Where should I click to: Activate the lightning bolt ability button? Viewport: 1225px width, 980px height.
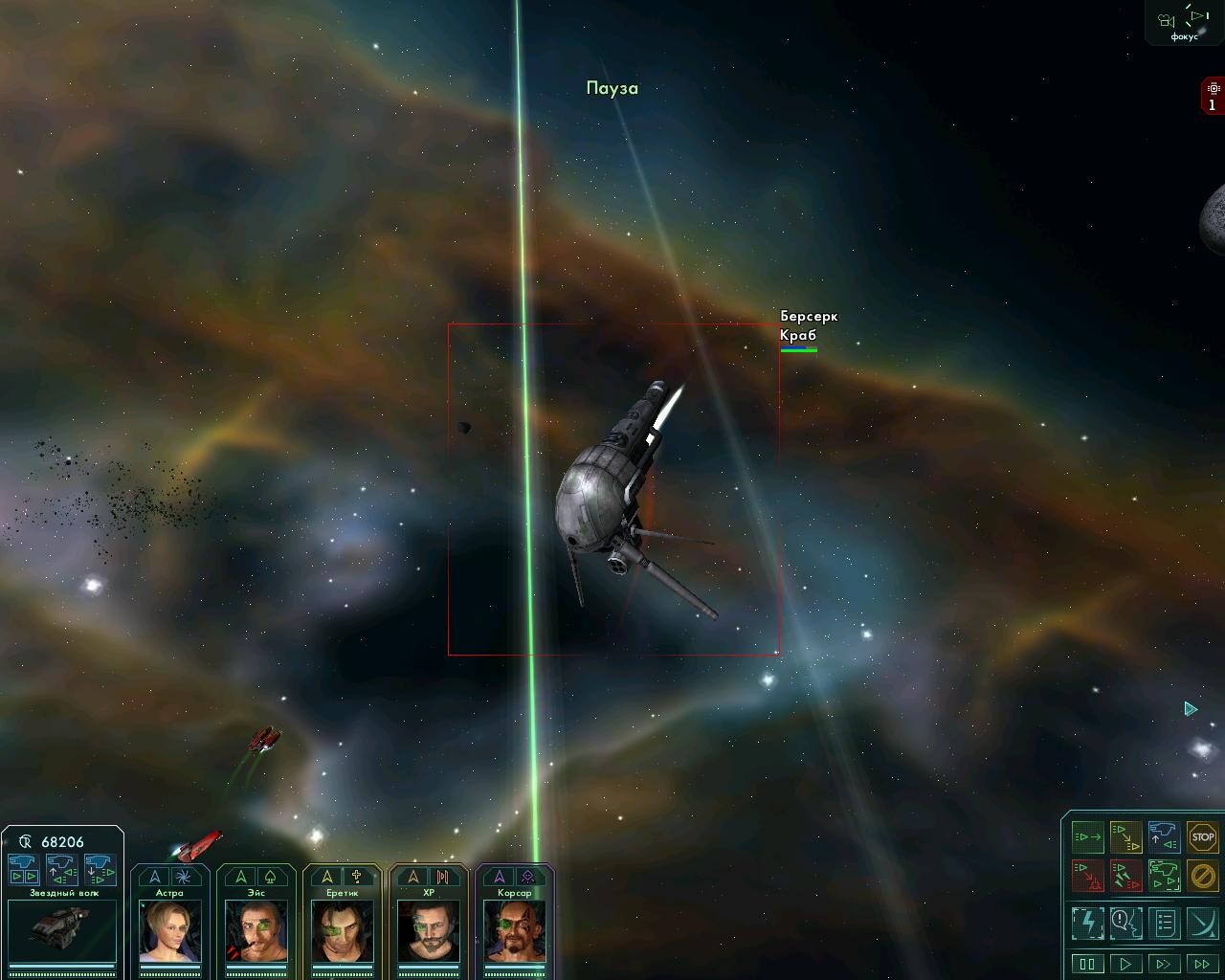1087,923
